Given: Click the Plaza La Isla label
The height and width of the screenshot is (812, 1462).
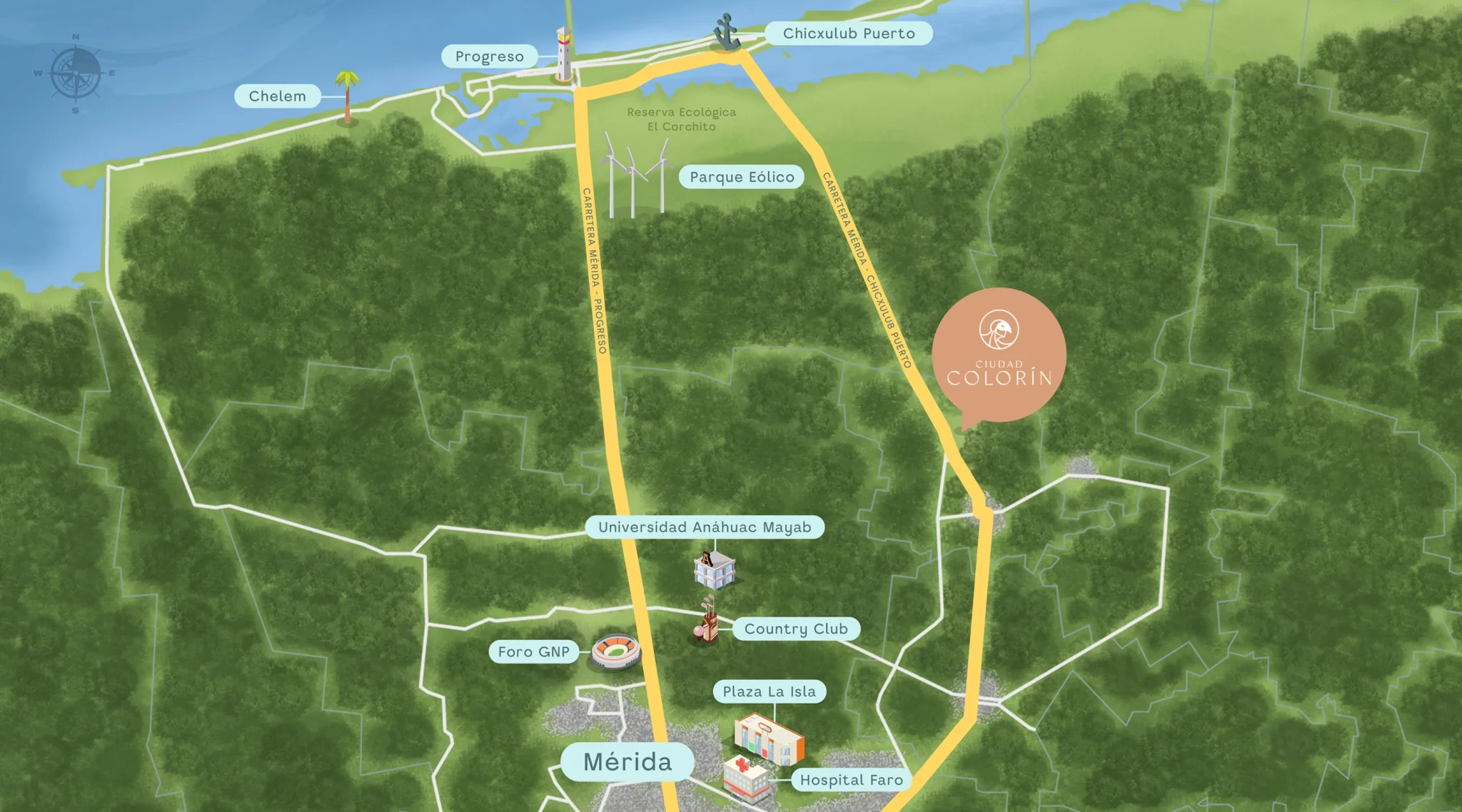Looking at the screenshot, I should (x=769, y=691).
